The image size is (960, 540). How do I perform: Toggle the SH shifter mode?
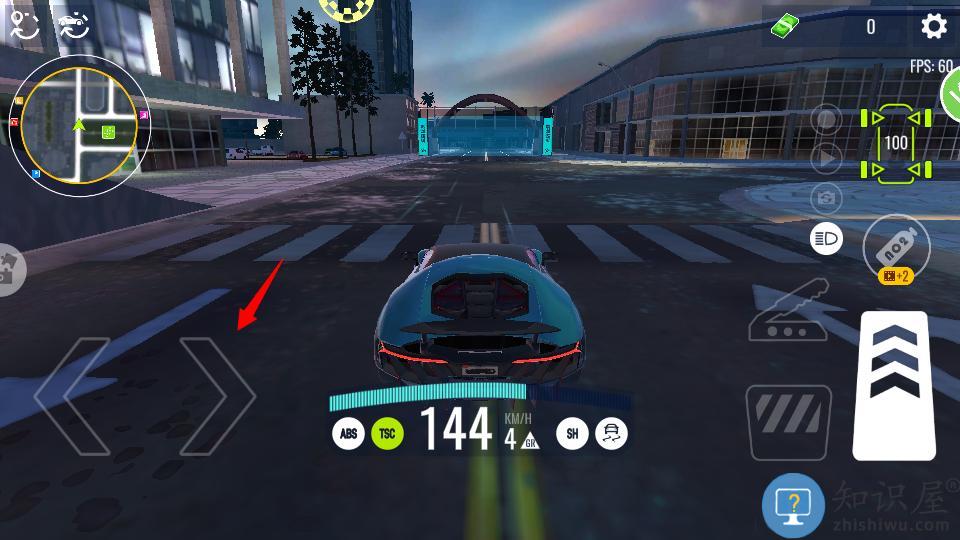[572, 433]
